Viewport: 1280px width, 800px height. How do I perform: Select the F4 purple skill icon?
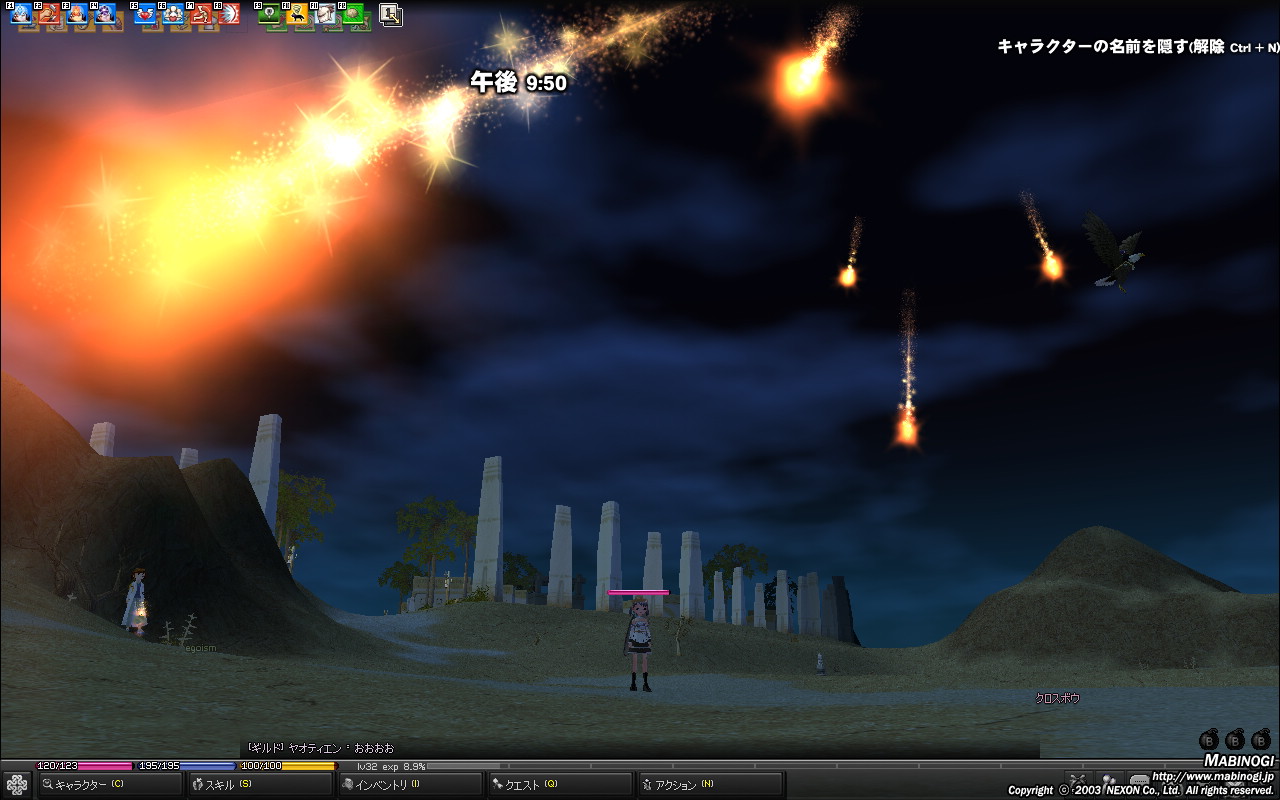104,15
